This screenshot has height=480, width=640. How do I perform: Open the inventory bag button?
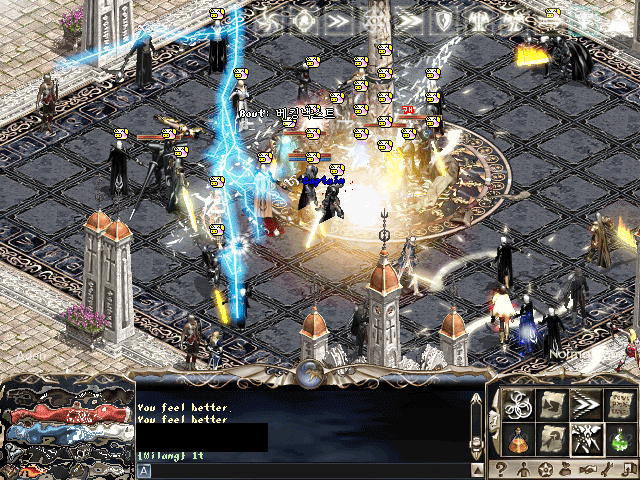pyautogui.click(x=566, y=469)
